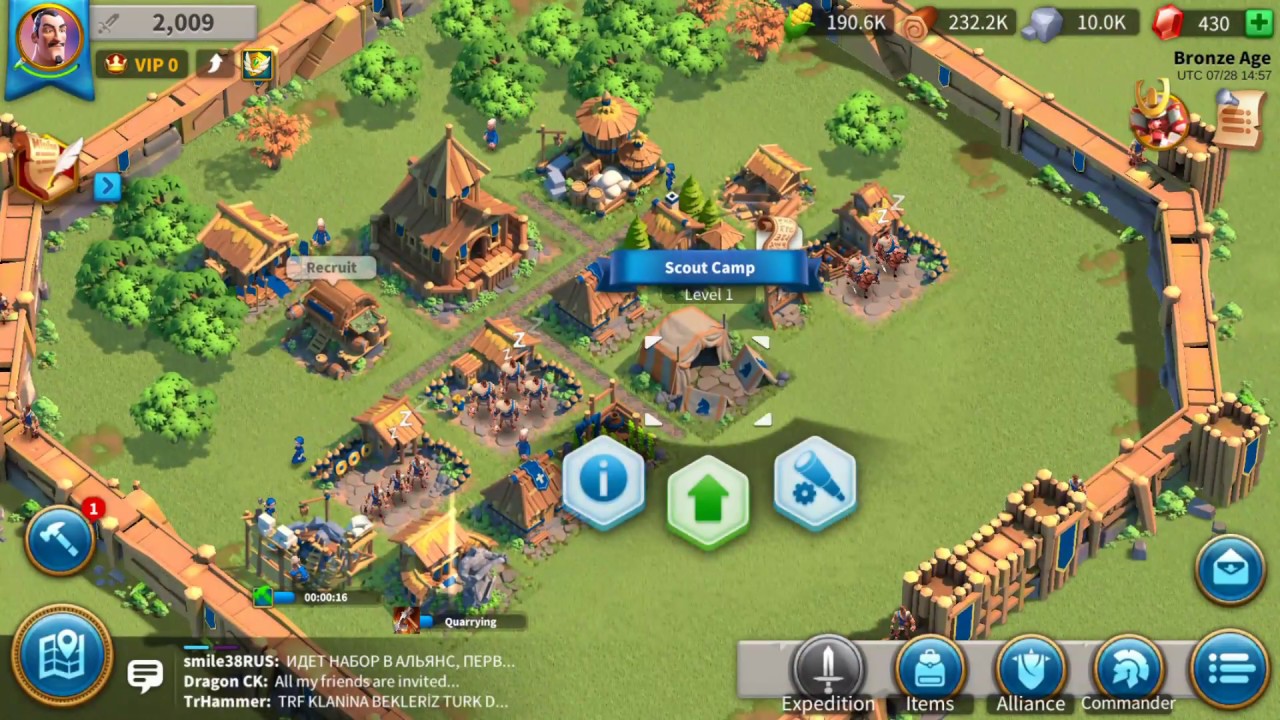This screenshot has width=1280, height=720.
Task: Open the builder hammer with red notification
Action: (x=60, y=540)
